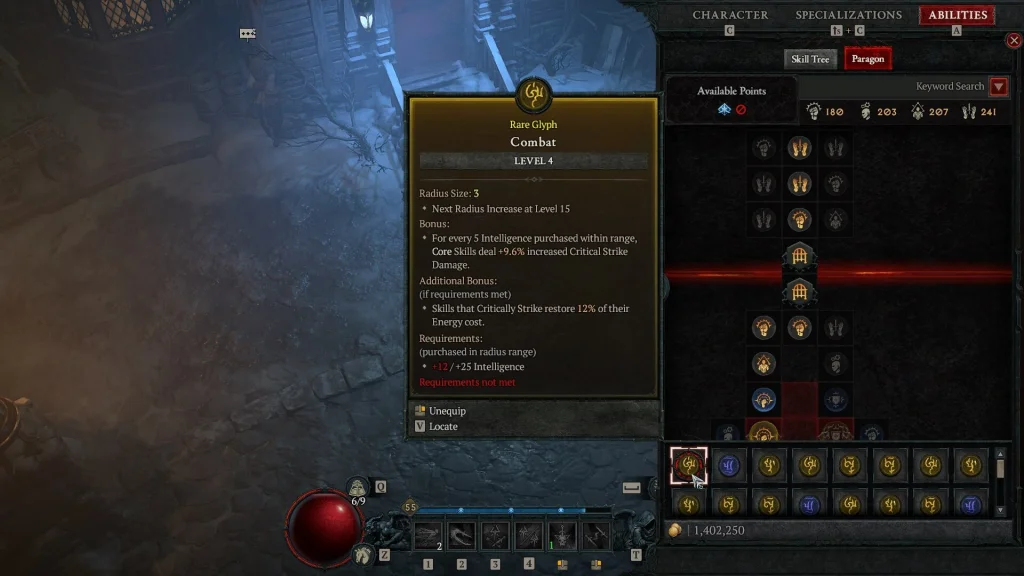The width and height of the screenshot is (1024, 576).
Task: Activate the skill in hotbar slot 2
Action: [x=462, y=536]
